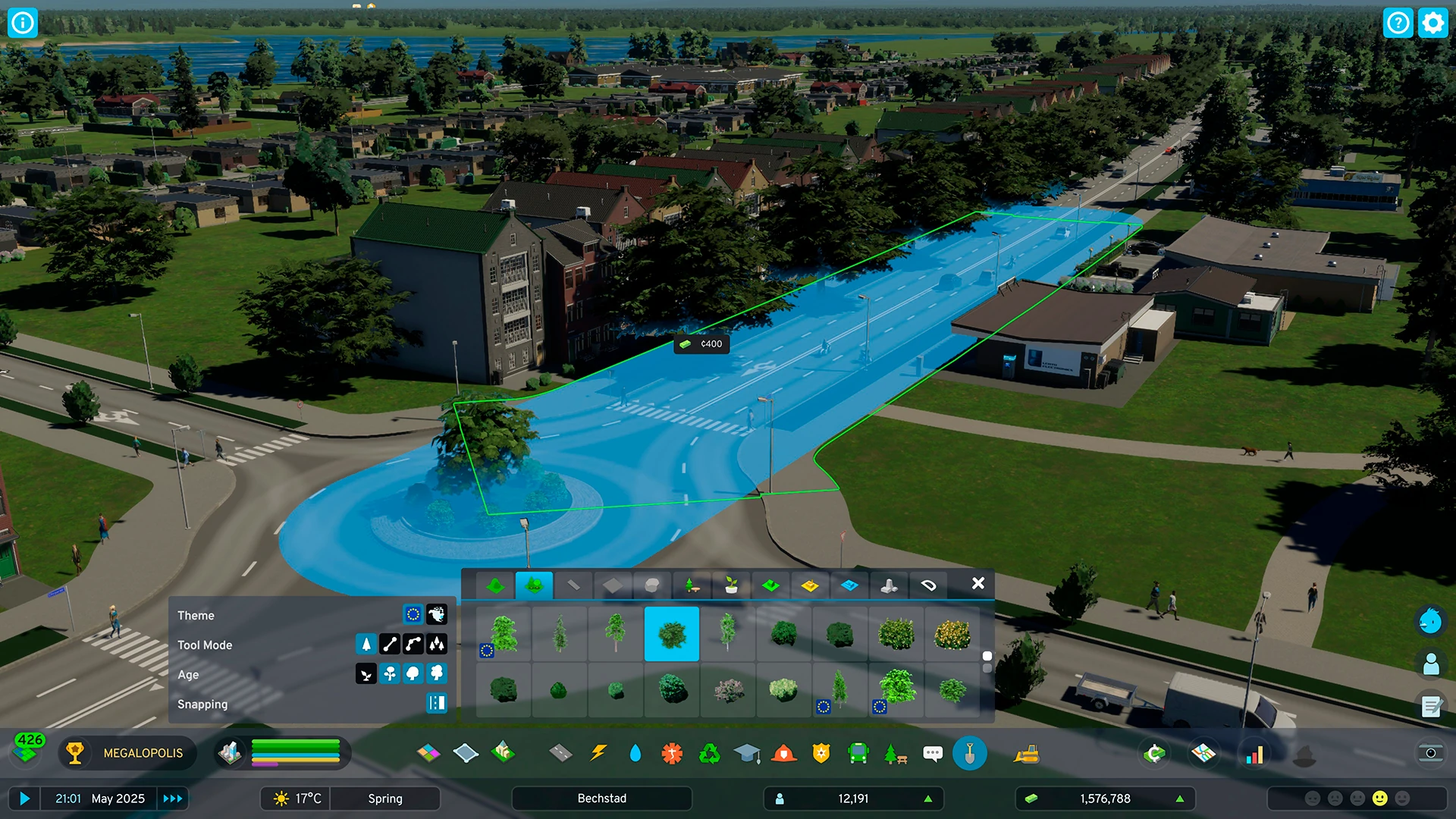
Task: Open the info views button
Action: (x=23, y=24)
